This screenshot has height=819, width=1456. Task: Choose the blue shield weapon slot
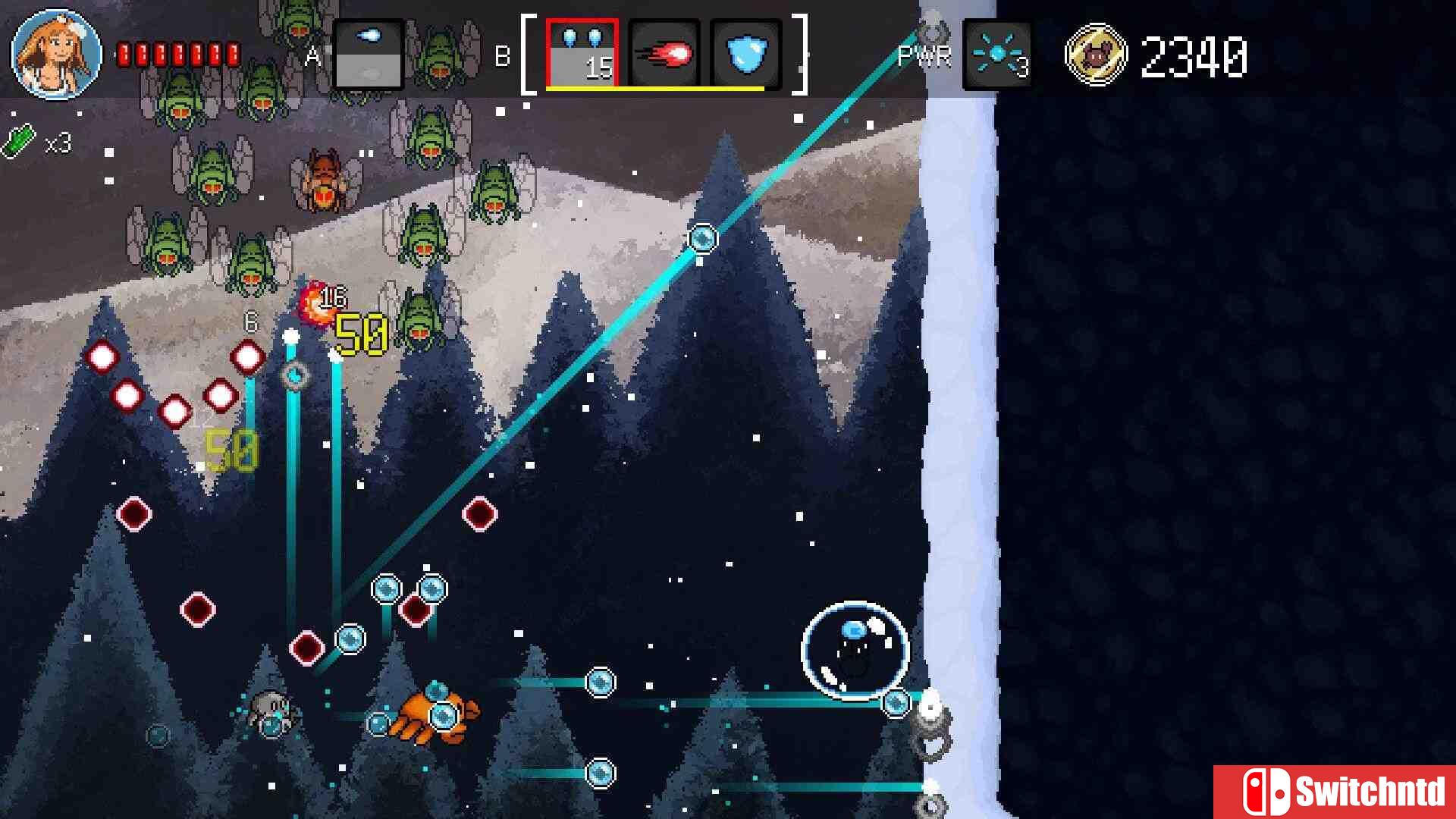(x=746, y=55)
